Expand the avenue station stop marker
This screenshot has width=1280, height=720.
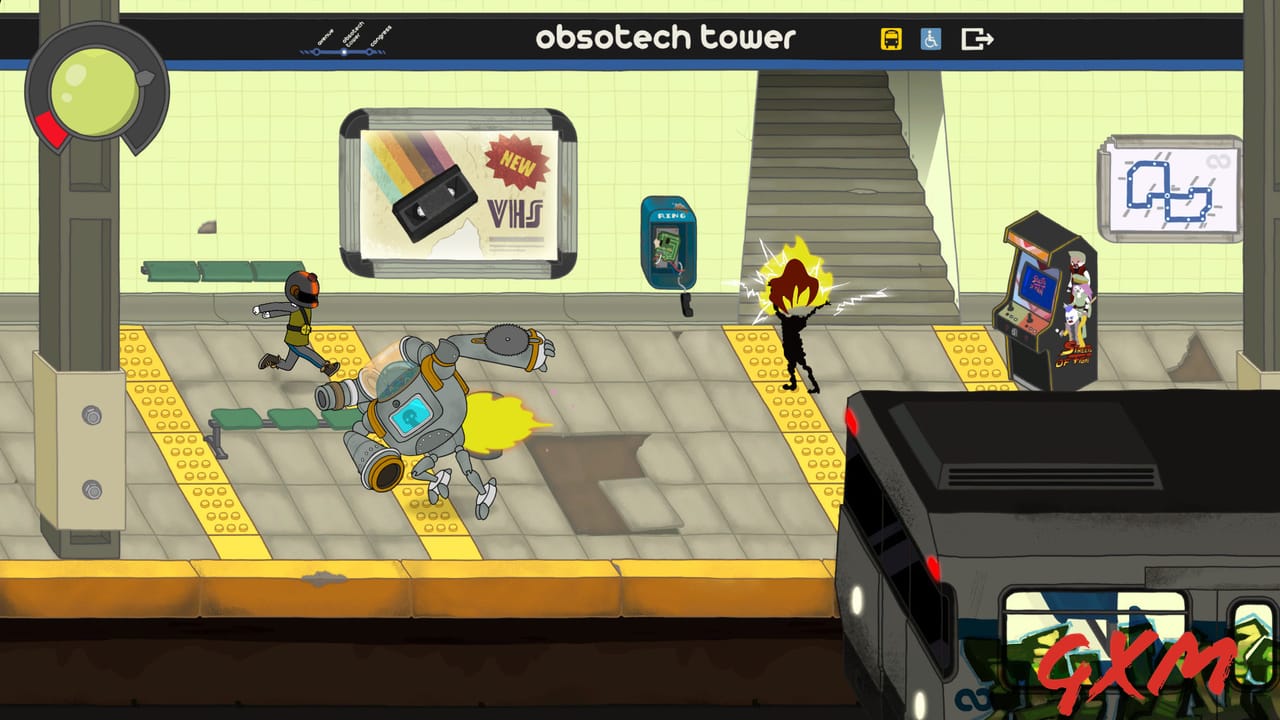coord(316,52)
